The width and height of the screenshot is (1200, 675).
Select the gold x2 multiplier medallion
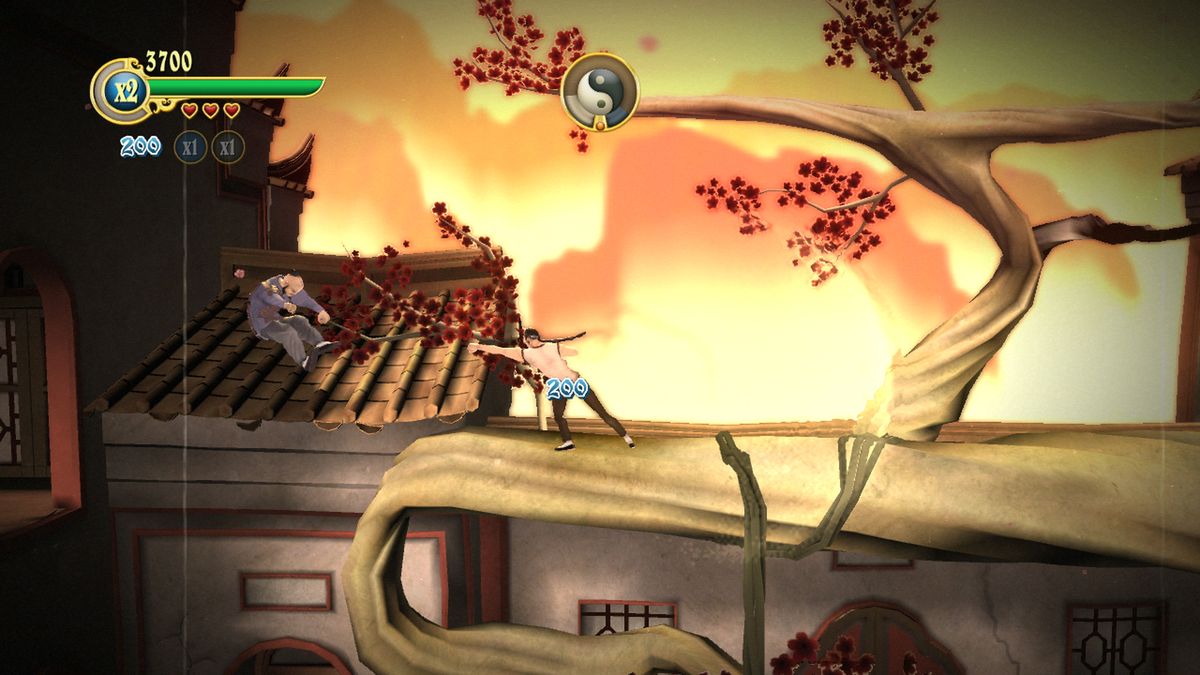(x=123, y=91)
